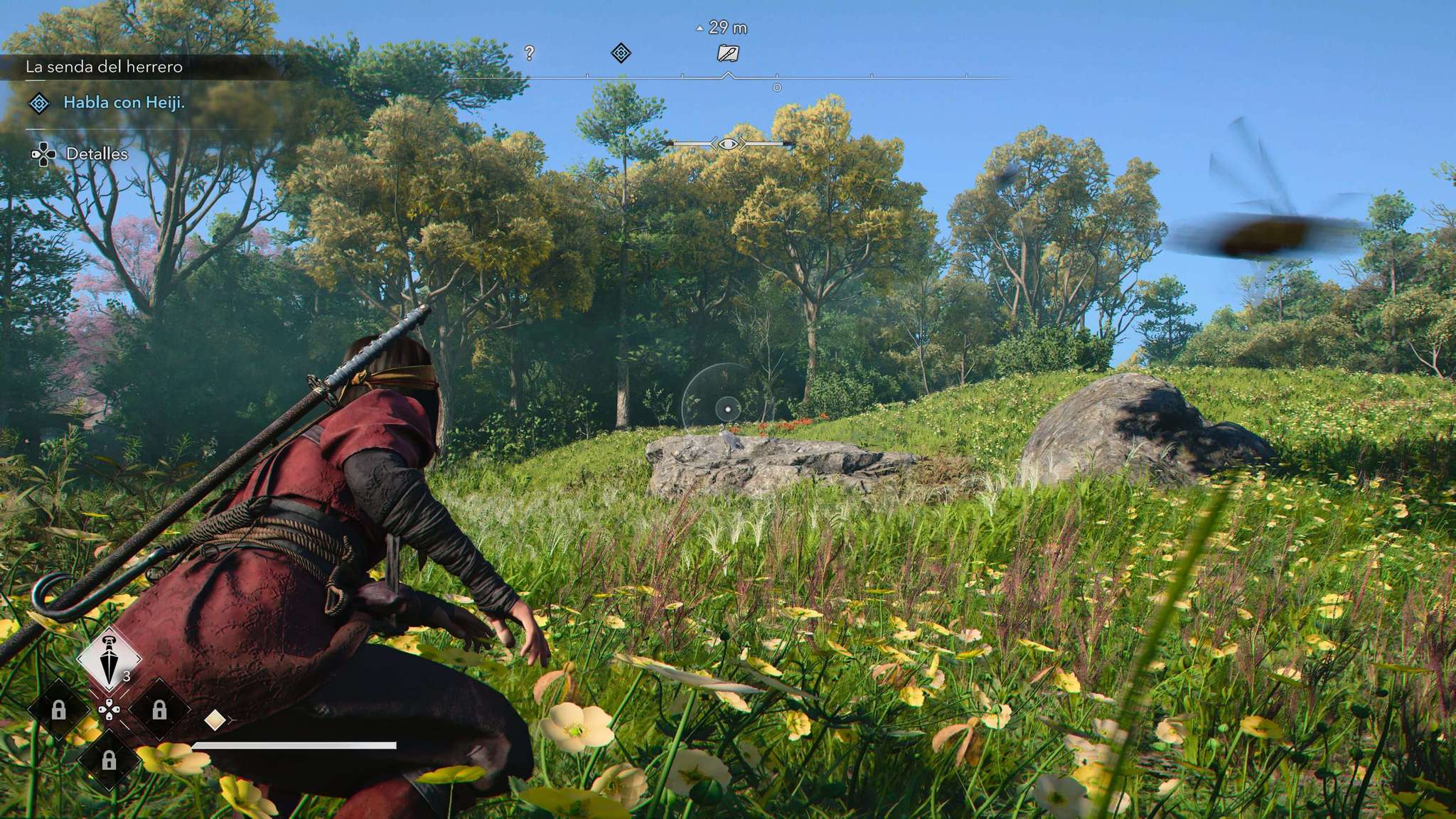Open the 'La senda del herrero' quest tracker

tap(105, 67)
